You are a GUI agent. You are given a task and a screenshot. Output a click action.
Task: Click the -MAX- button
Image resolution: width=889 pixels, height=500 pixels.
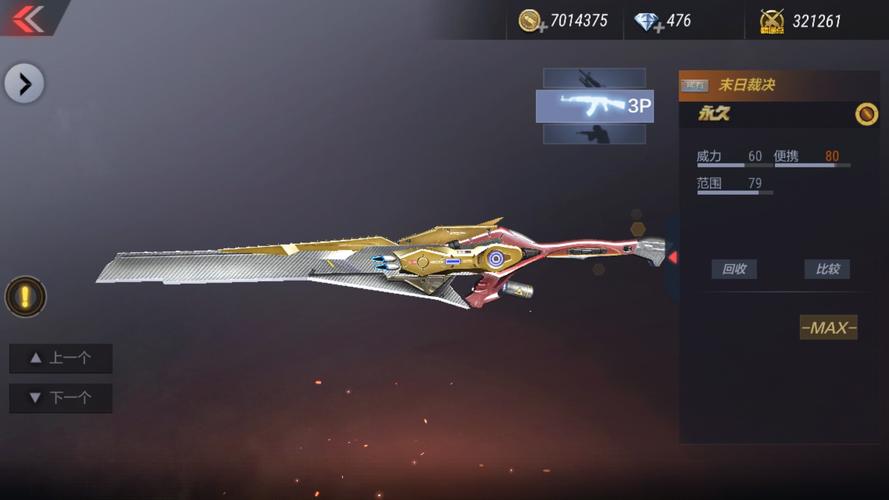828,328
